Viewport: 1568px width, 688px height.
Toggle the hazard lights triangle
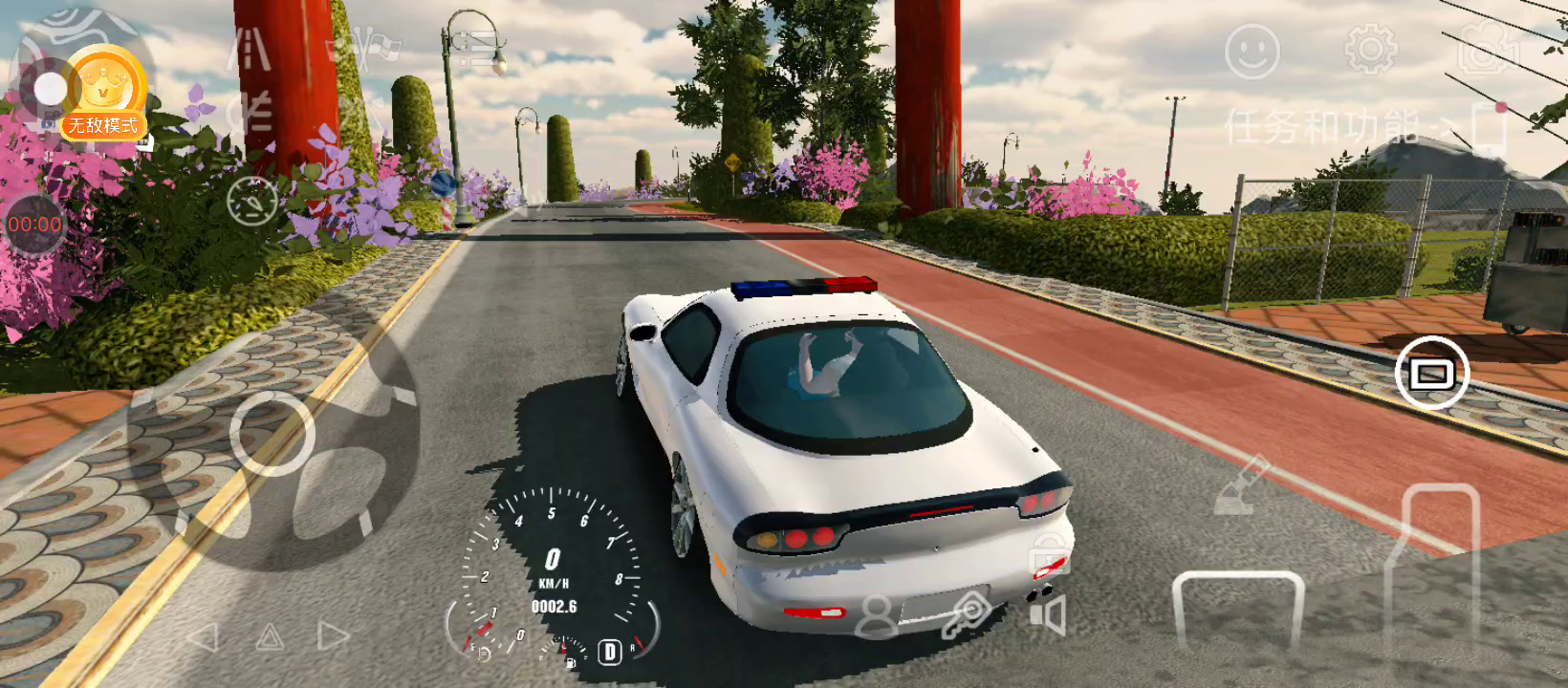[270, 637]
